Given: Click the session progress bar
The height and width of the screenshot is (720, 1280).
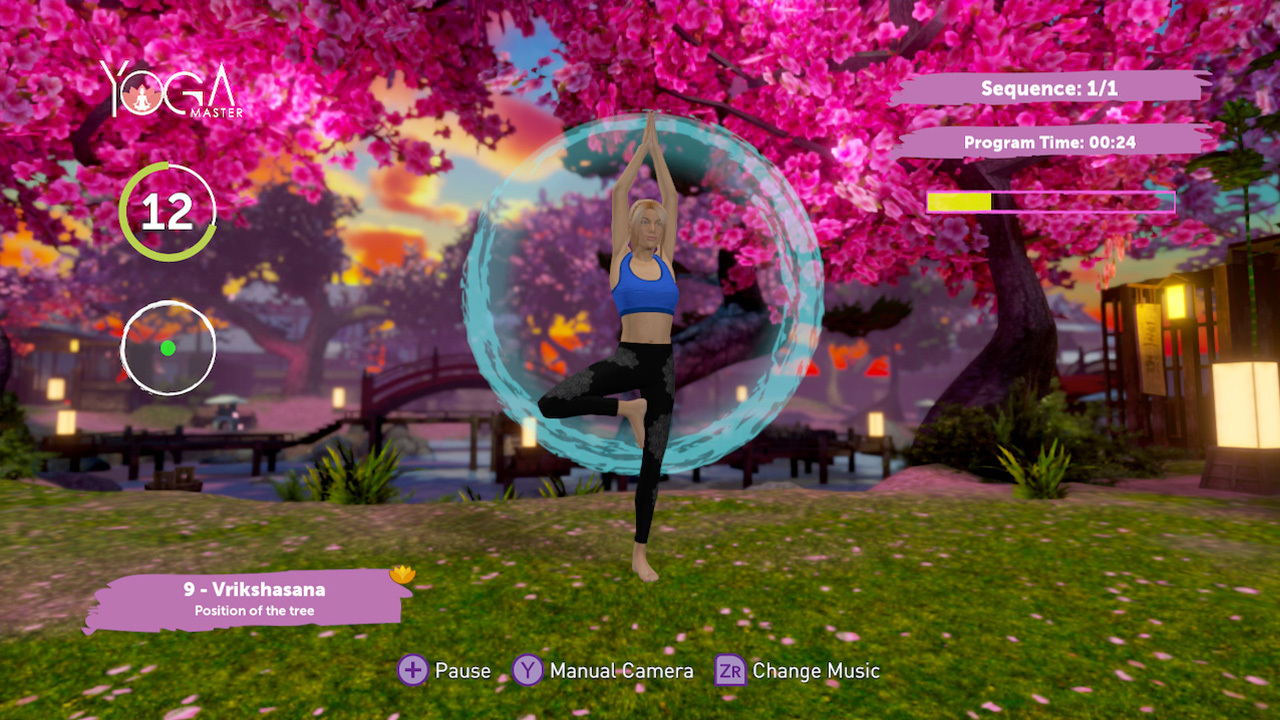Looking at the screenshot, I should tap(1051, 203).
